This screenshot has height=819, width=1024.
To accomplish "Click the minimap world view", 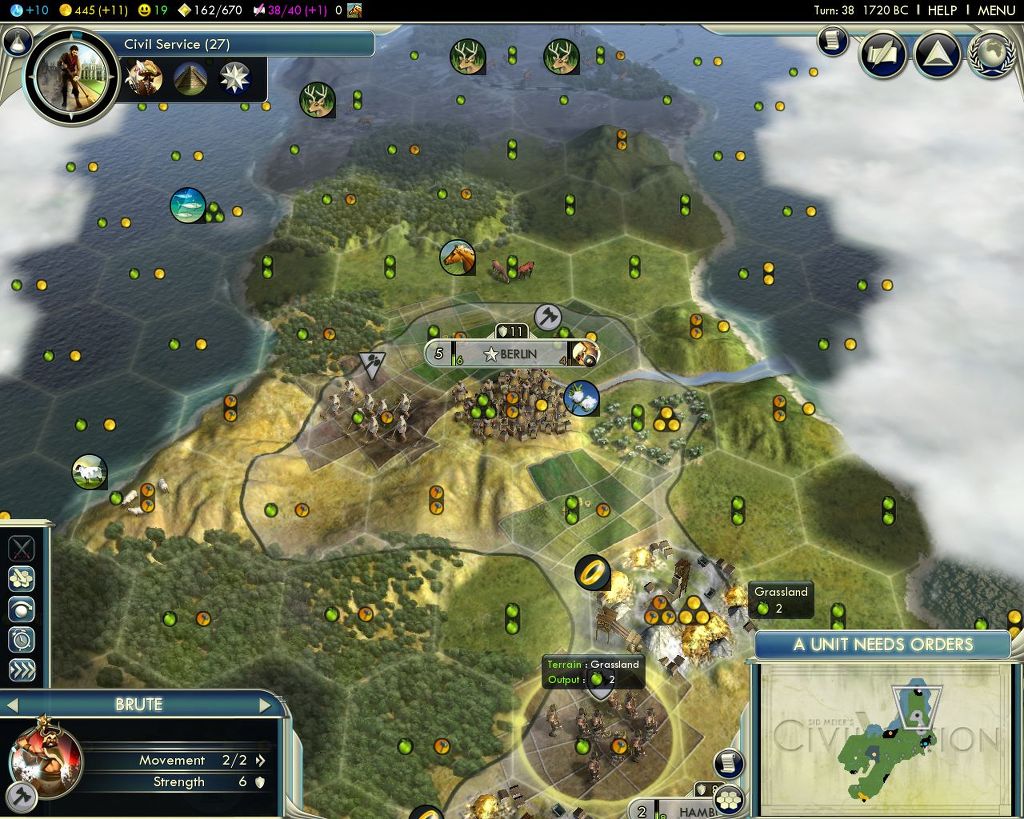I will pyautogui.click(x=884, y=739).
